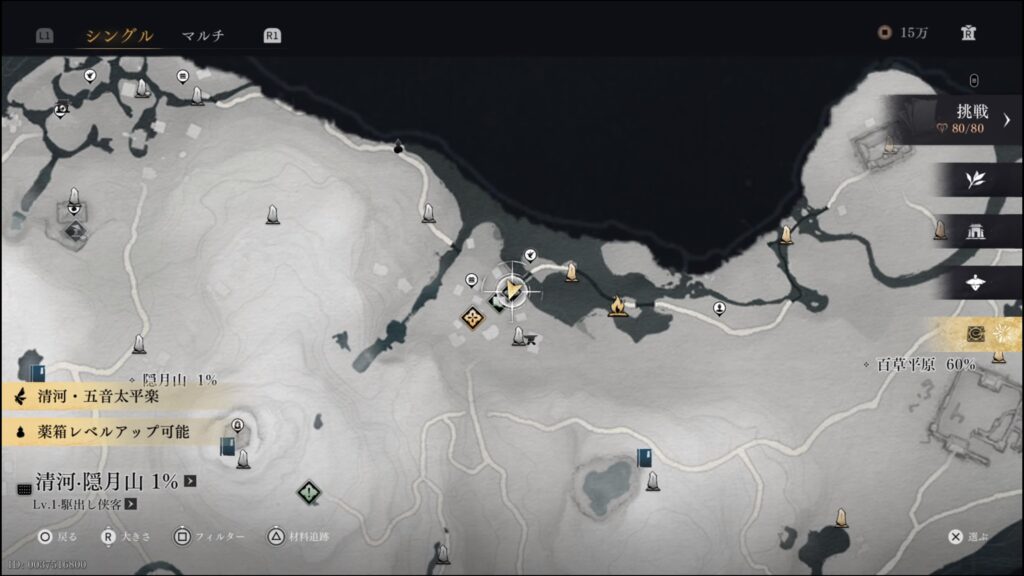Click the green exclamation diamond marker

310,492
